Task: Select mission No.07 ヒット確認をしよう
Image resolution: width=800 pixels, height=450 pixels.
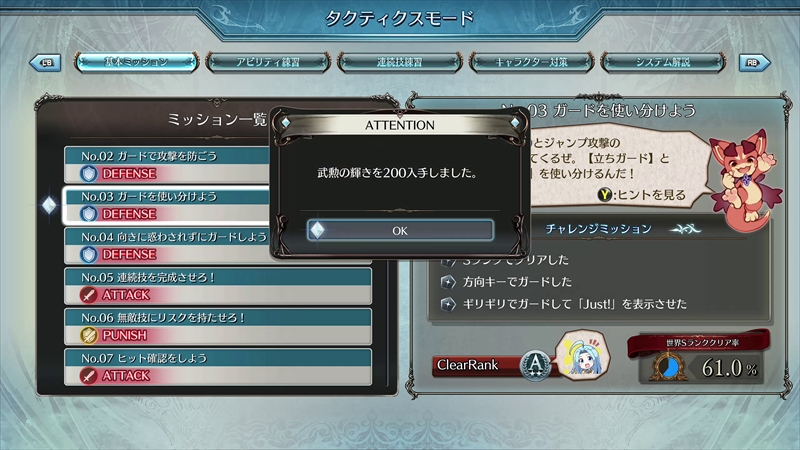Action: pos(218,366)
